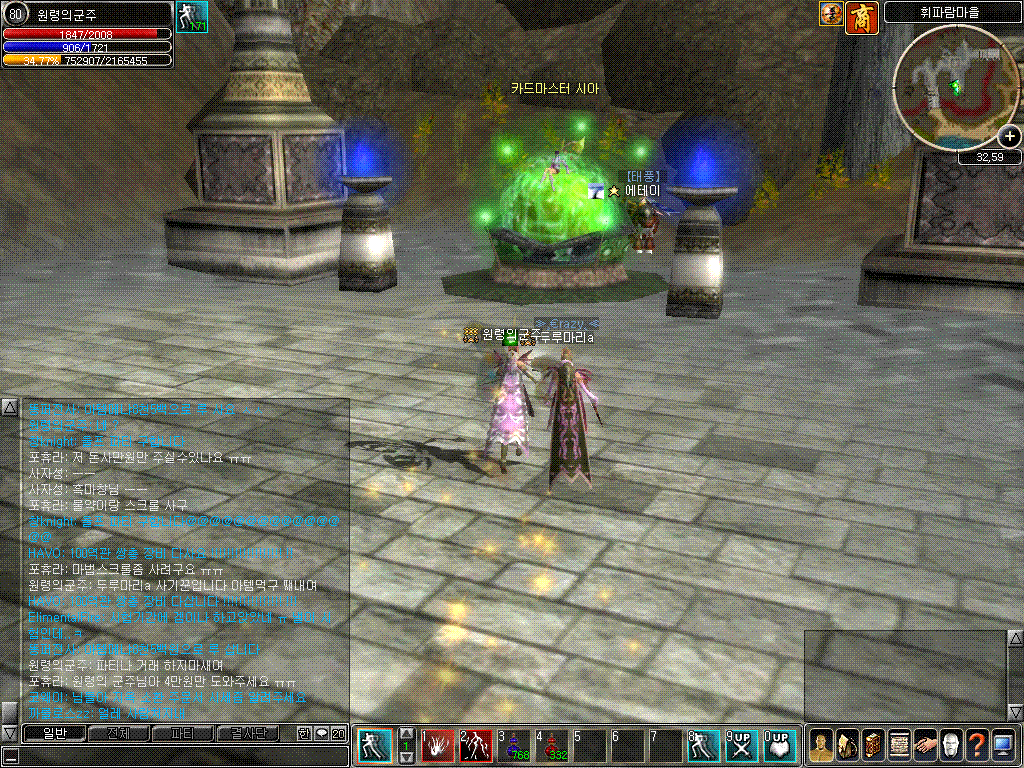This screenshot has height=768, width=1024.
Task: Activate the running skill in slot 8
Action: pos(704,746)
